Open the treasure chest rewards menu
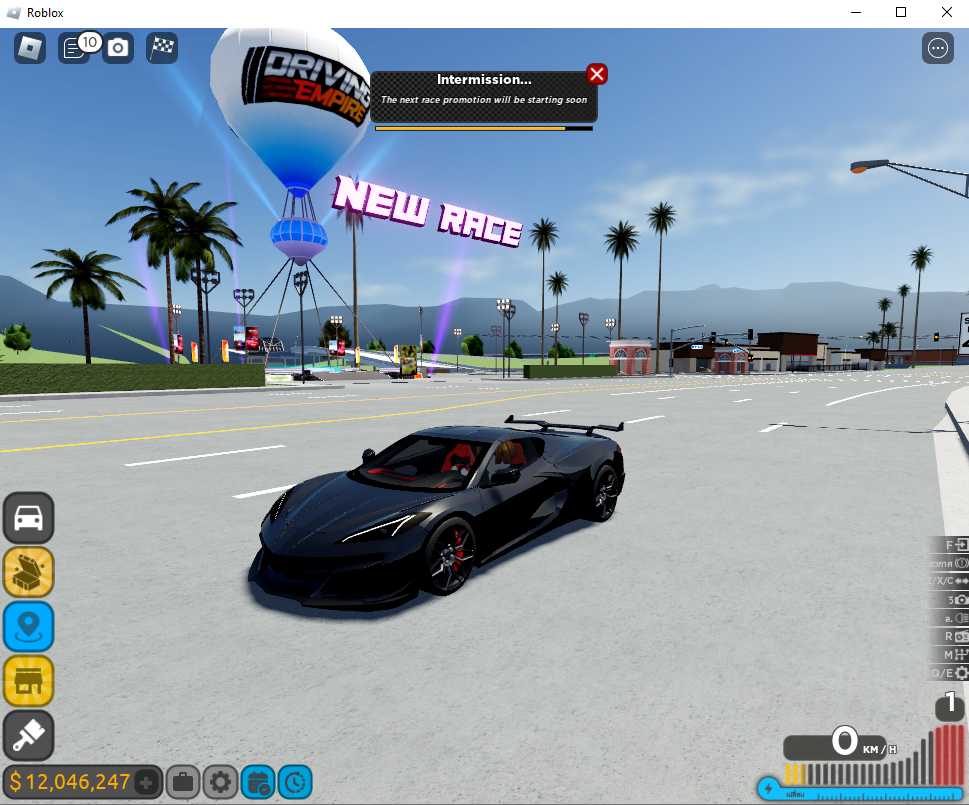Viewport: 969px width, 805px height. click(28, 572)
